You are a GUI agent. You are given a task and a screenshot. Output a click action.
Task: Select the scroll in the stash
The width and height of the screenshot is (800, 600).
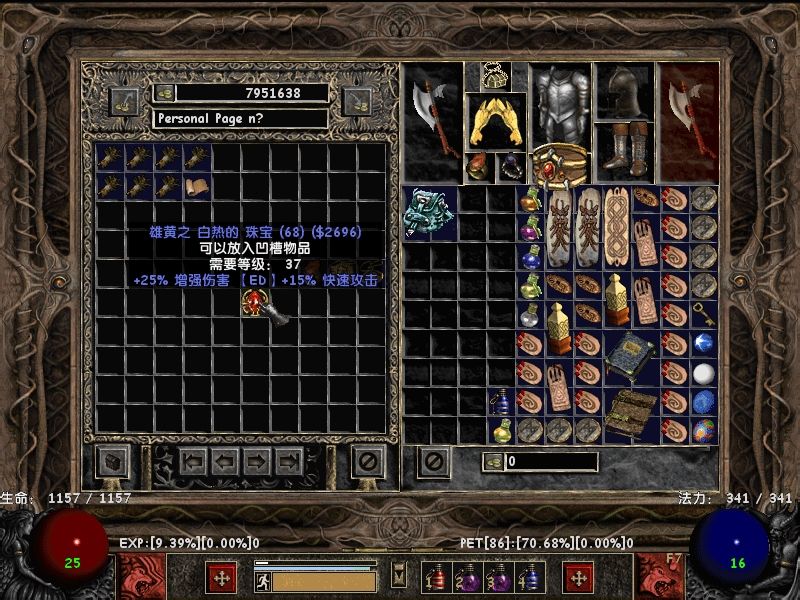(x=197, y=186)
